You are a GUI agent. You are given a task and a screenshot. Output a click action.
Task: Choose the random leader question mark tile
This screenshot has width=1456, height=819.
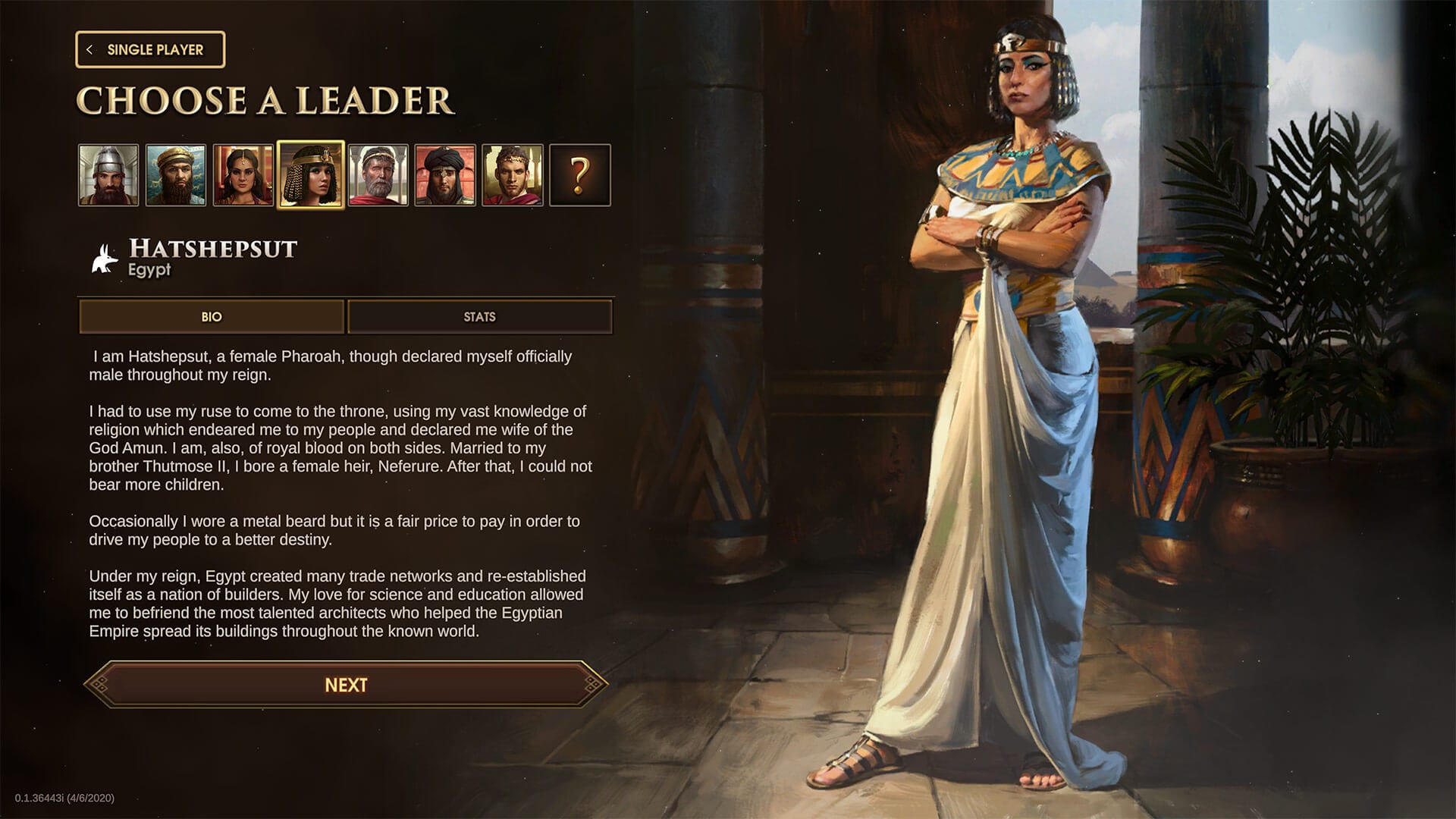[579, 175]
